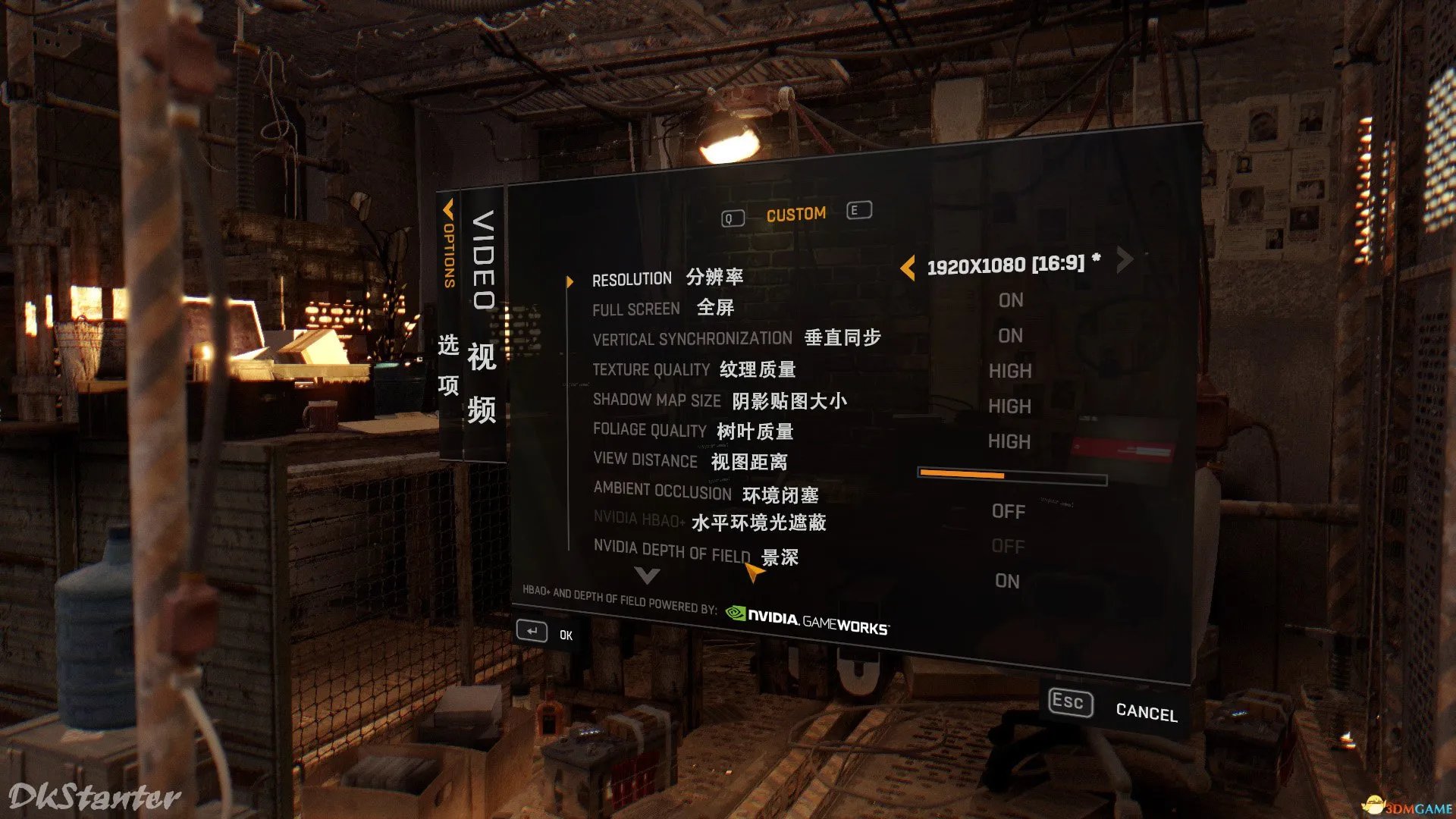Select the Custom preset label
Screen dimensions: 1456x819
click(795, 215)
